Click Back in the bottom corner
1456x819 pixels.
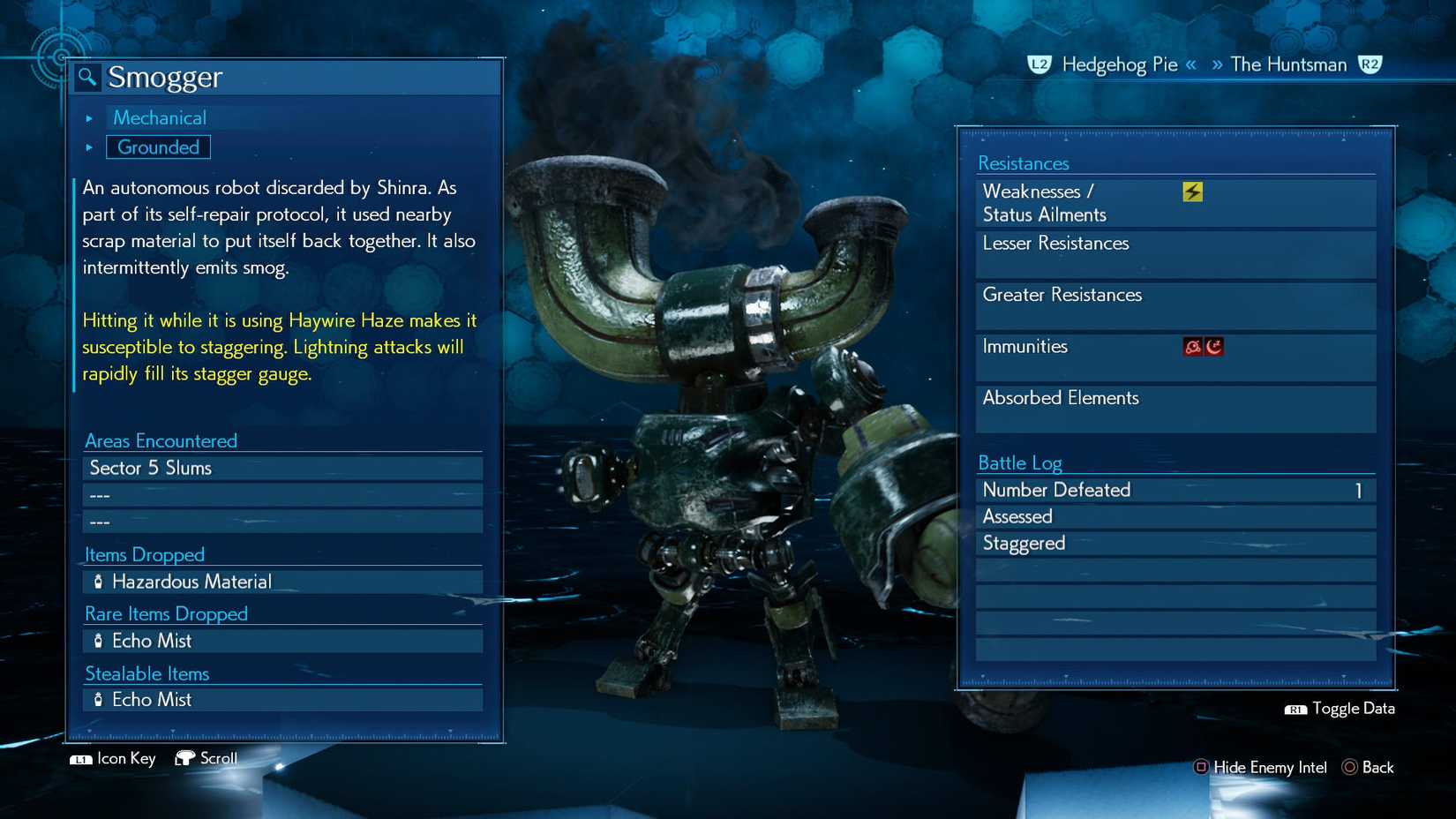[x=1377, y=767]
